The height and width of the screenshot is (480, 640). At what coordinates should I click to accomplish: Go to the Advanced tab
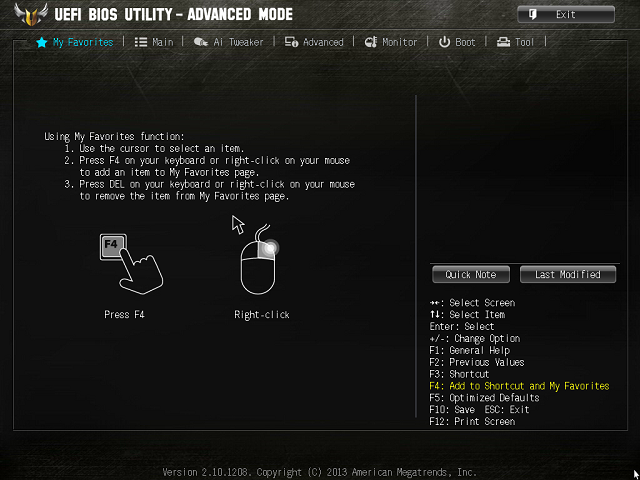[x=314, y=42]
